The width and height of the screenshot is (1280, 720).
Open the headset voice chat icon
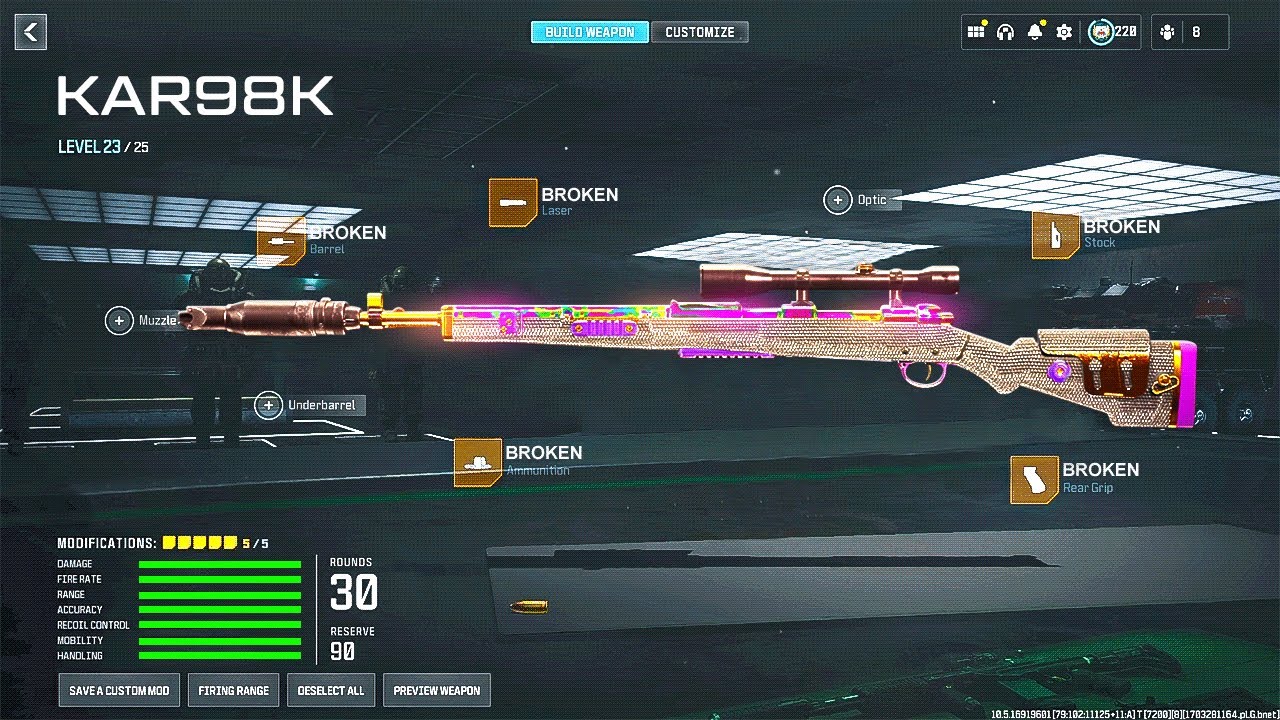pyautogui.click(x=1005, y=32)
